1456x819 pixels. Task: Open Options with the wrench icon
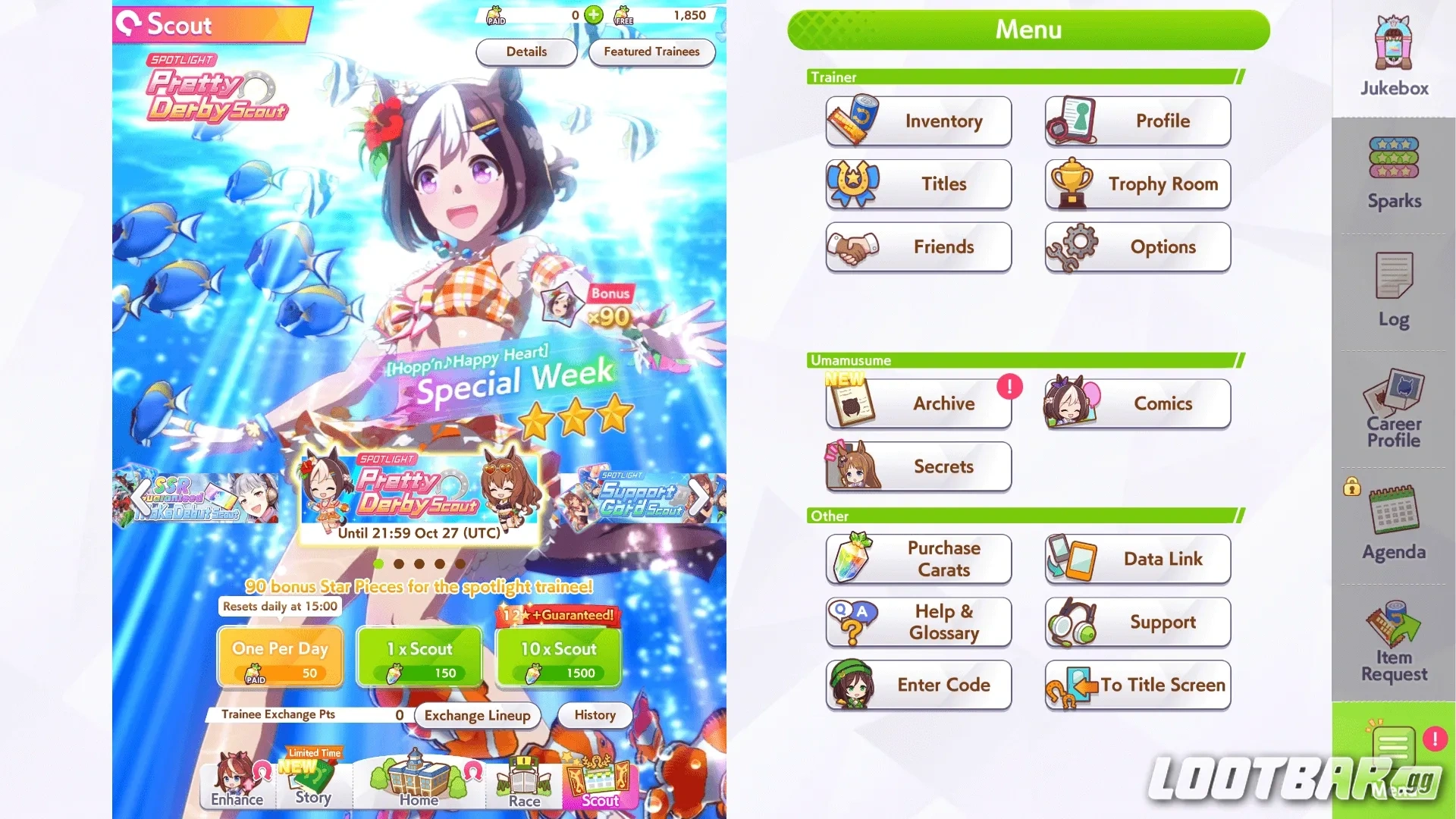(x=1137, y=247)
